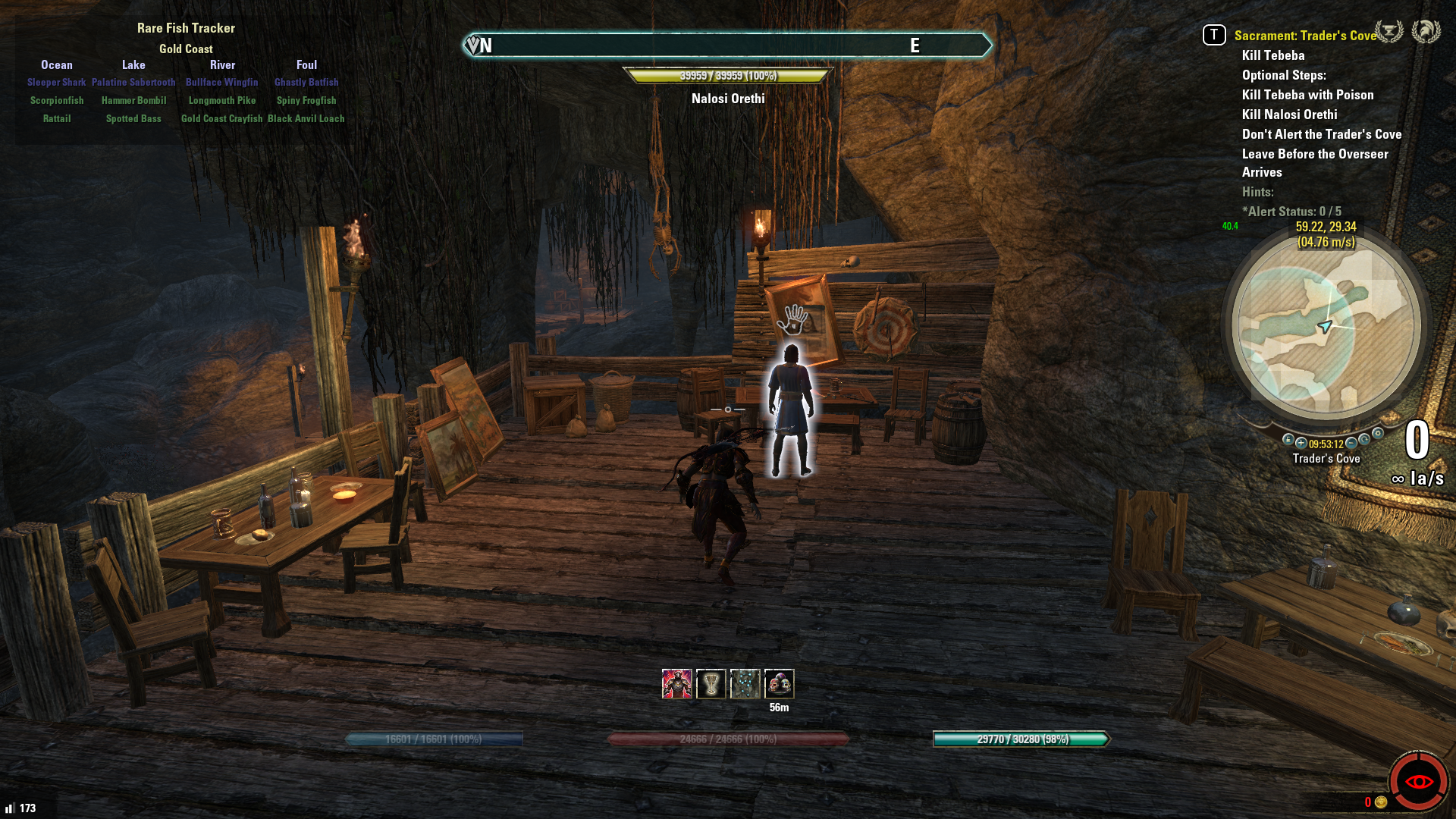Select the glowing goblet buff icon

711,684
